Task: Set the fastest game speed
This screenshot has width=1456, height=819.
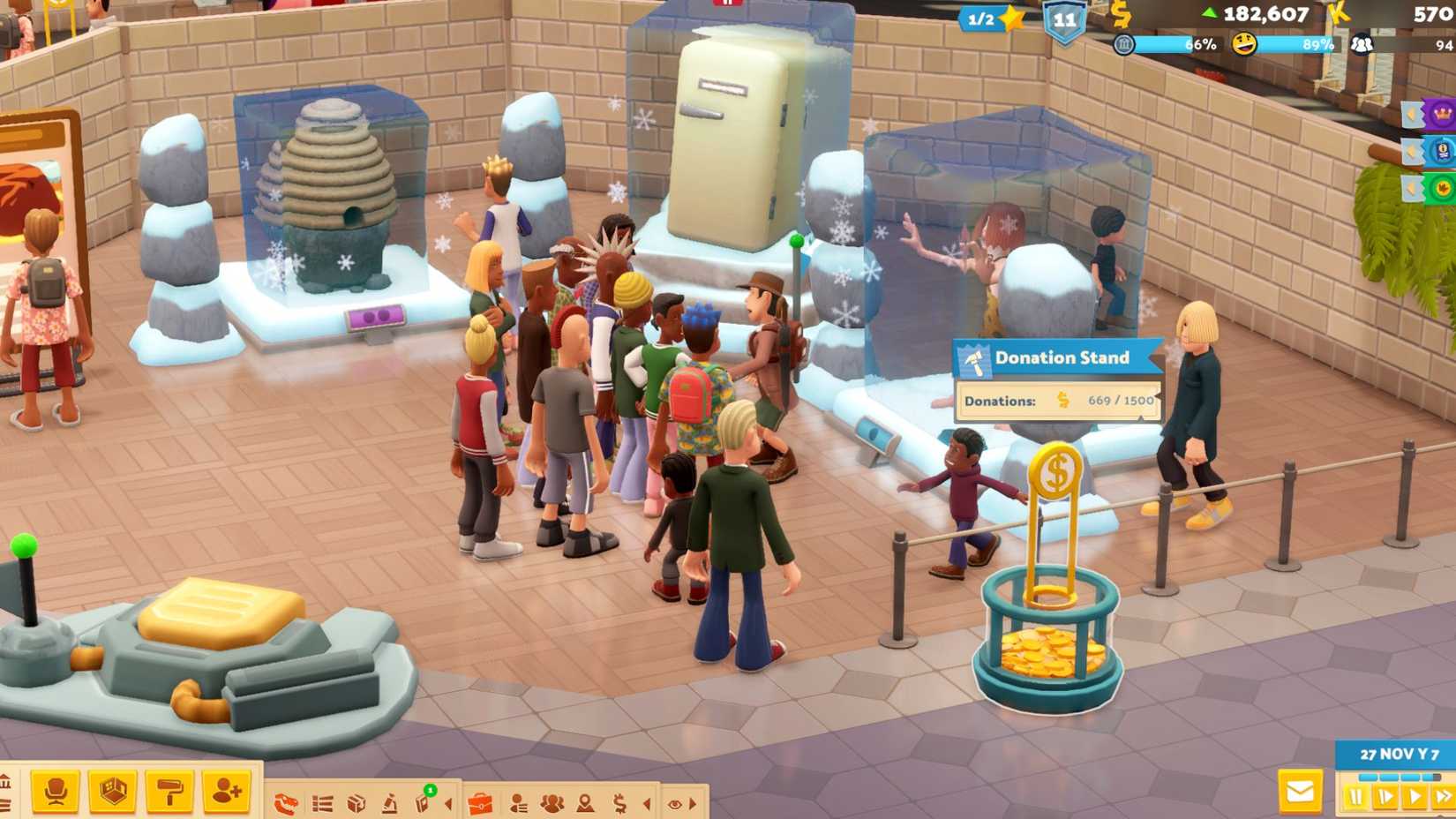Action: (1444, 796)
